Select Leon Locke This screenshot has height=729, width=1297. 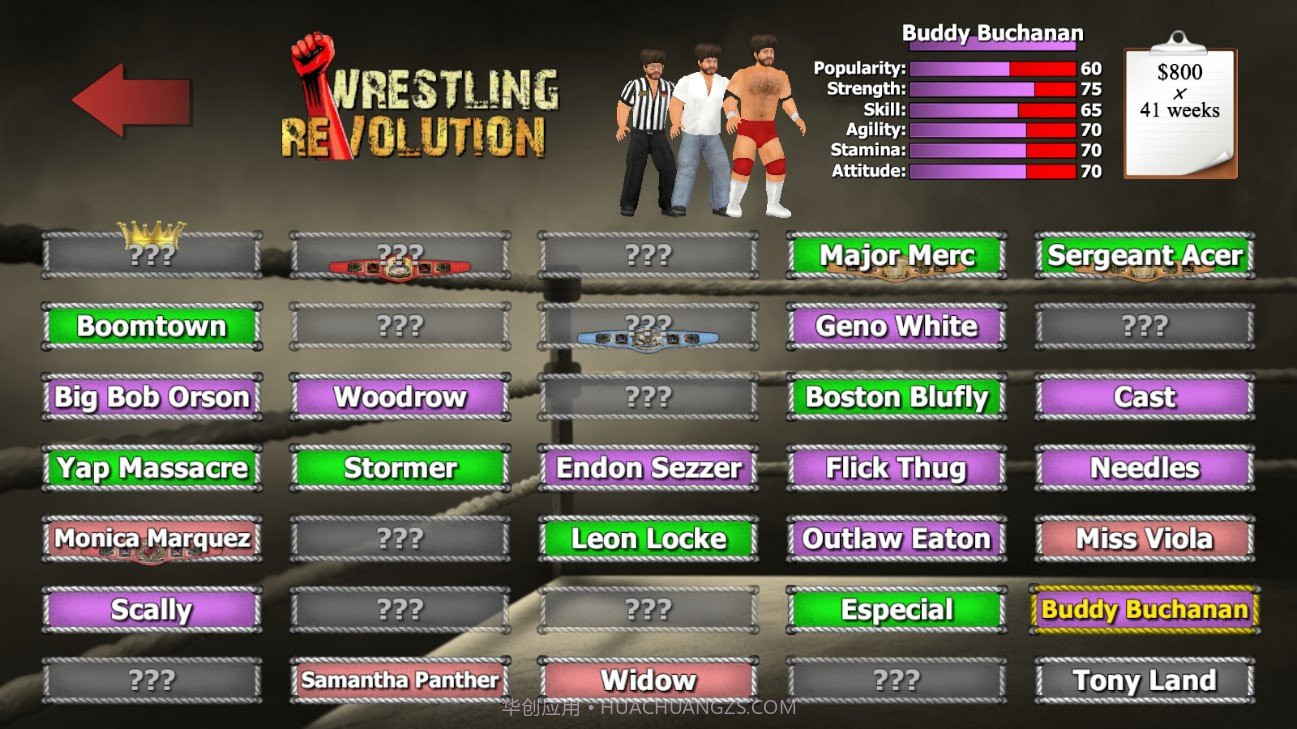tap(648, 540)
